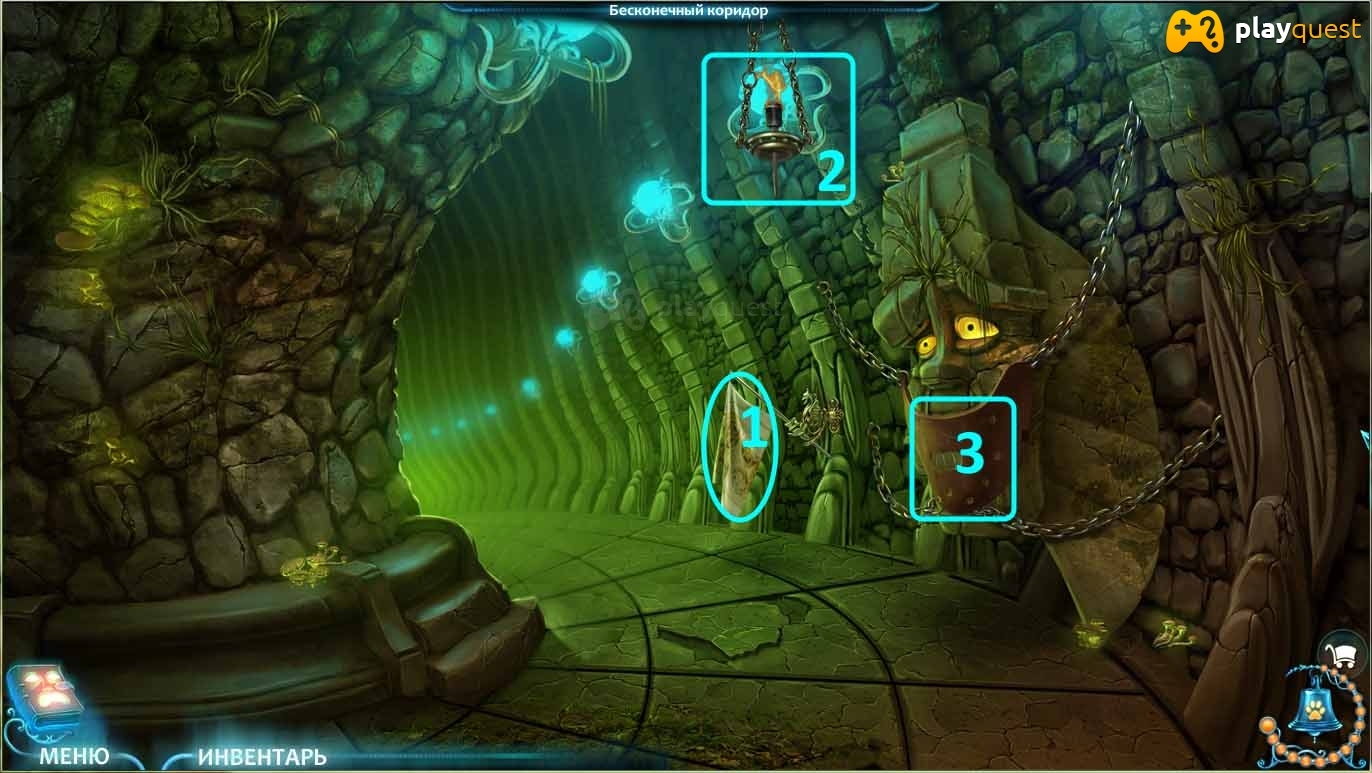Open the МЕНЮ button
This screenshot has width=1372, height=773.
point(74,756)
